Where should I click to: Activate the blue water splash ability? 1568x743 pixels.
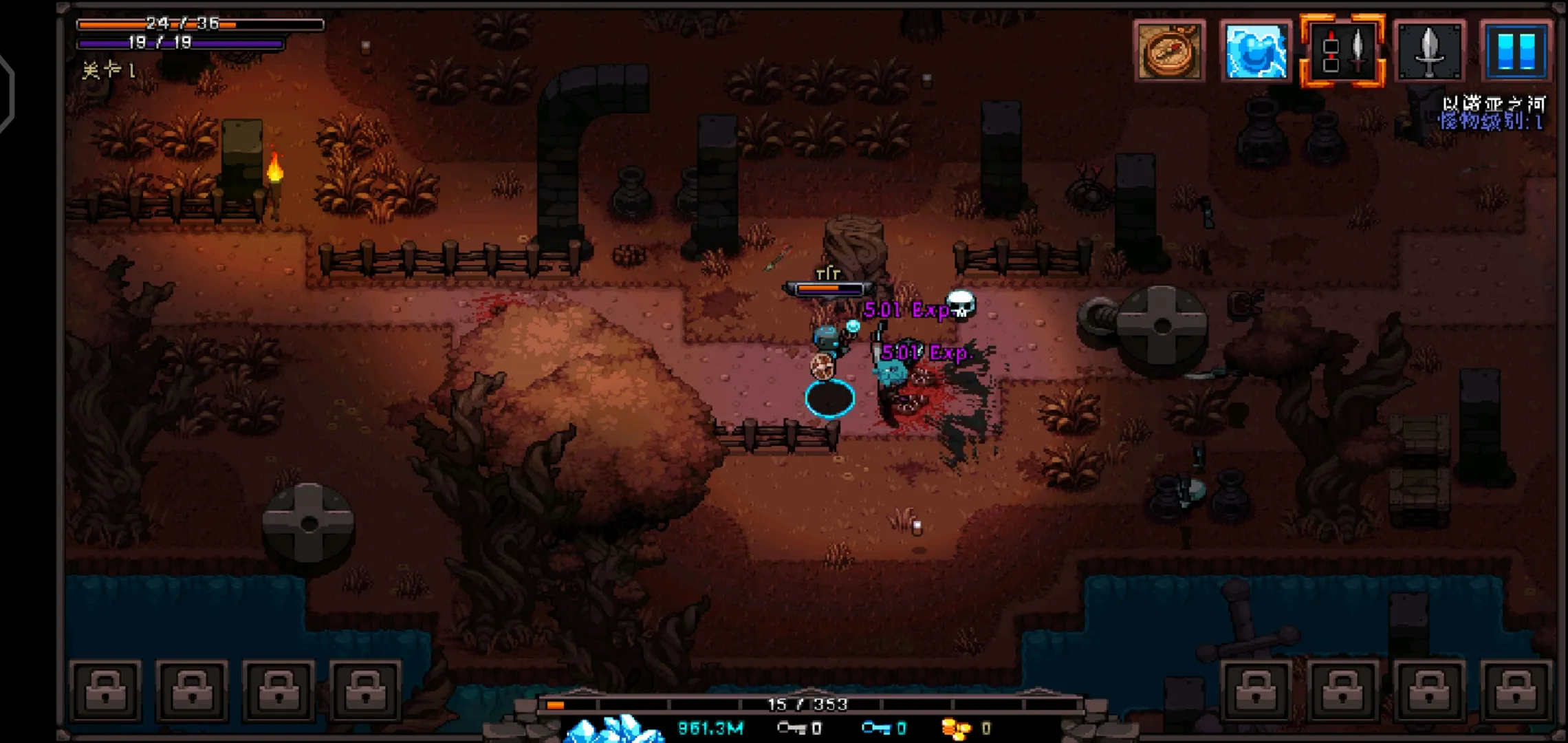(x=1256, y=51)
